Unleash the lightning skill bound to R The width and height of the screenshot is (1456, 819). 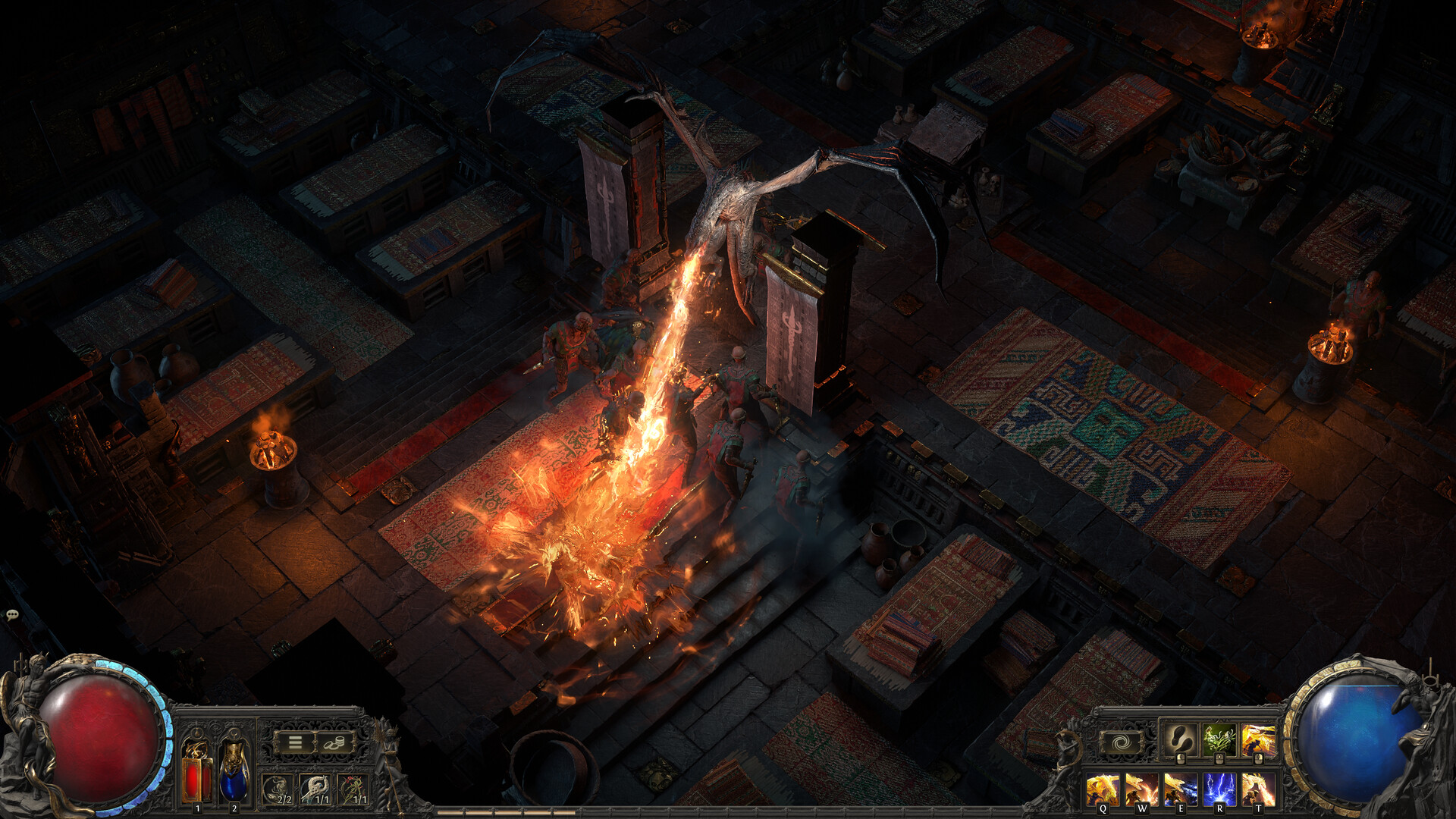click(1219, 789)
